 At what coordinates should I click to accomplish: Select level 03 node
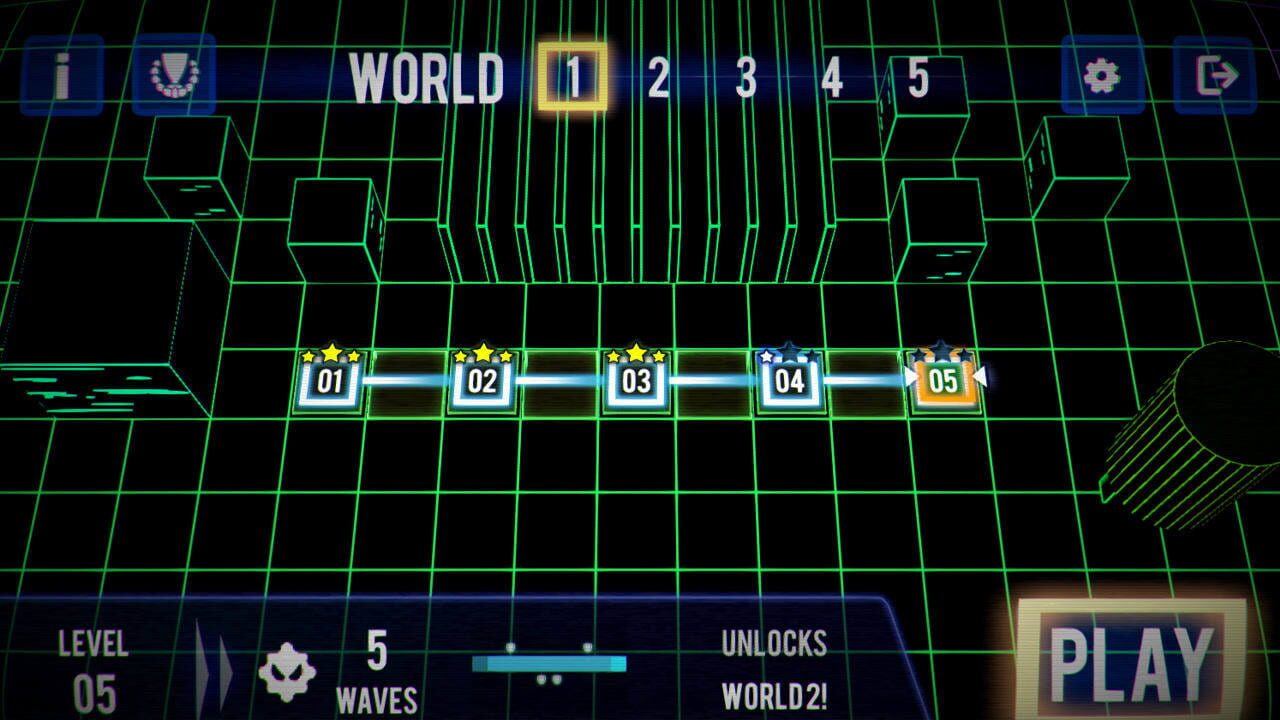[x=637, y=380]
